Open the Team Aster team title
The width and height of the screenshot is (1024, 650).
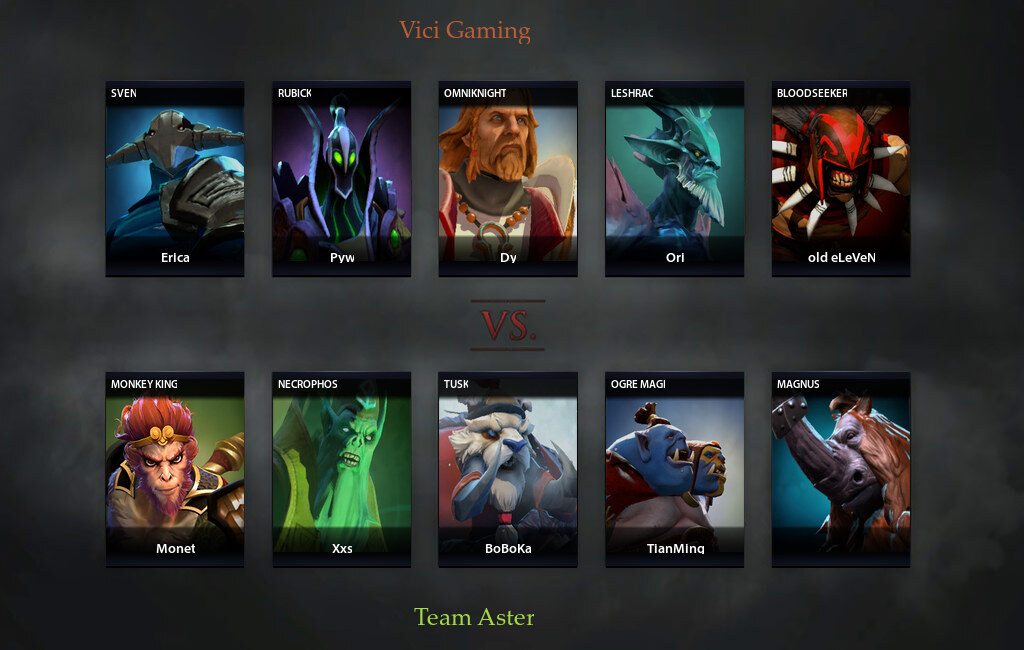click(474, 617)
